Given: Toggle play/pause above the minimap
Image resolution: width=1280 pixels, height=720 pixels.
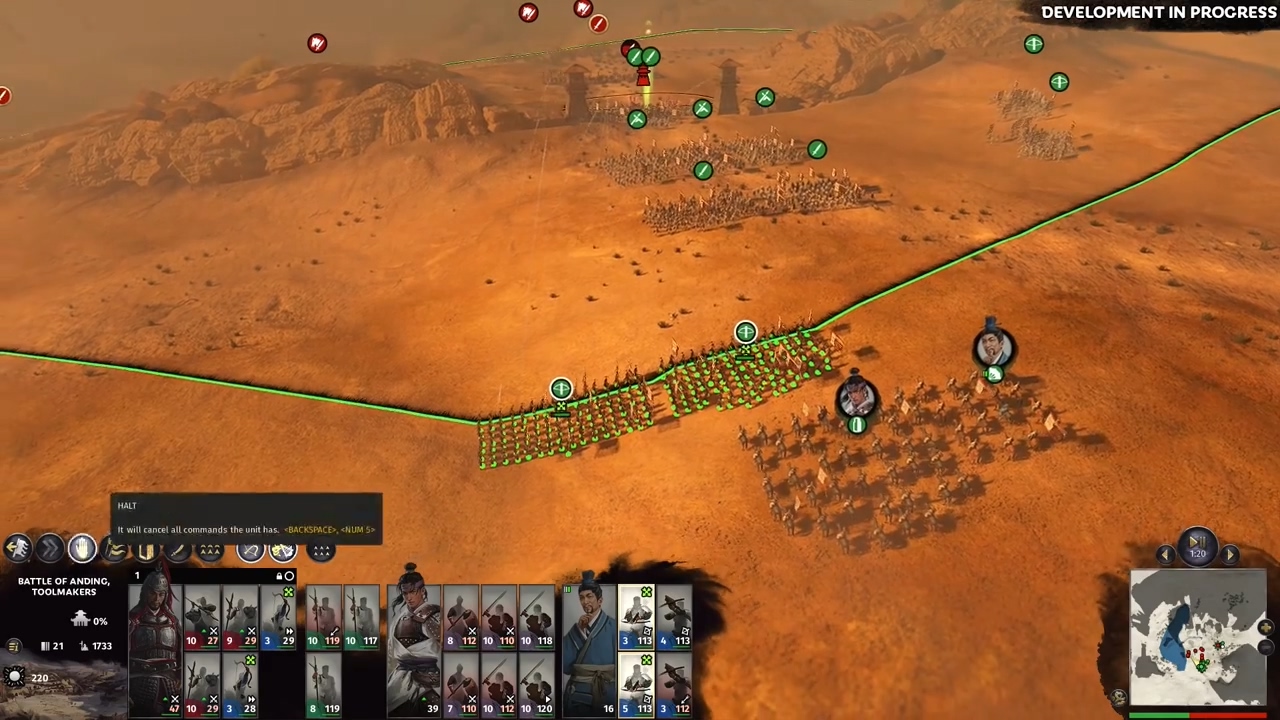Looking at the screenshot, I should (x=1197, y=547).
